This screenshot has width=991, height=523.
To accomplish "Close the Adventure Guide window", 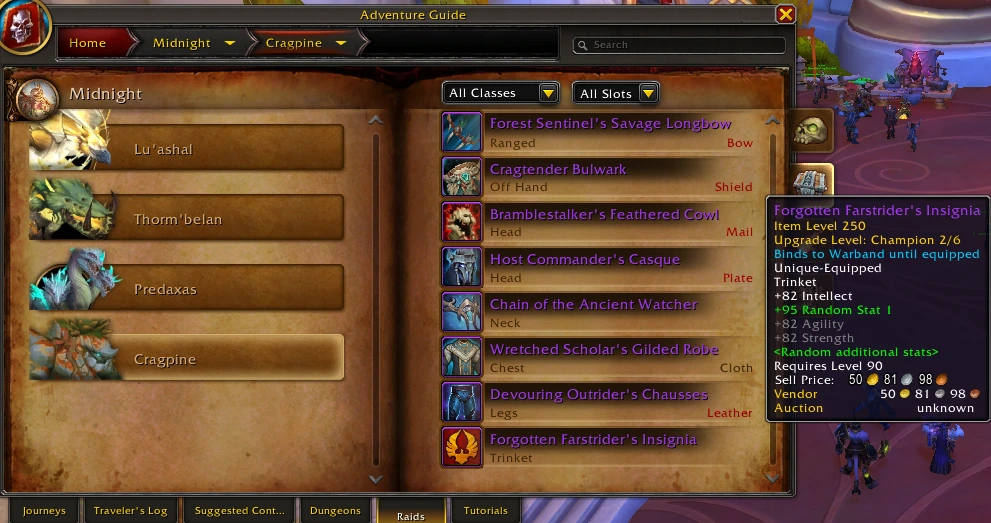I will 785,14.
